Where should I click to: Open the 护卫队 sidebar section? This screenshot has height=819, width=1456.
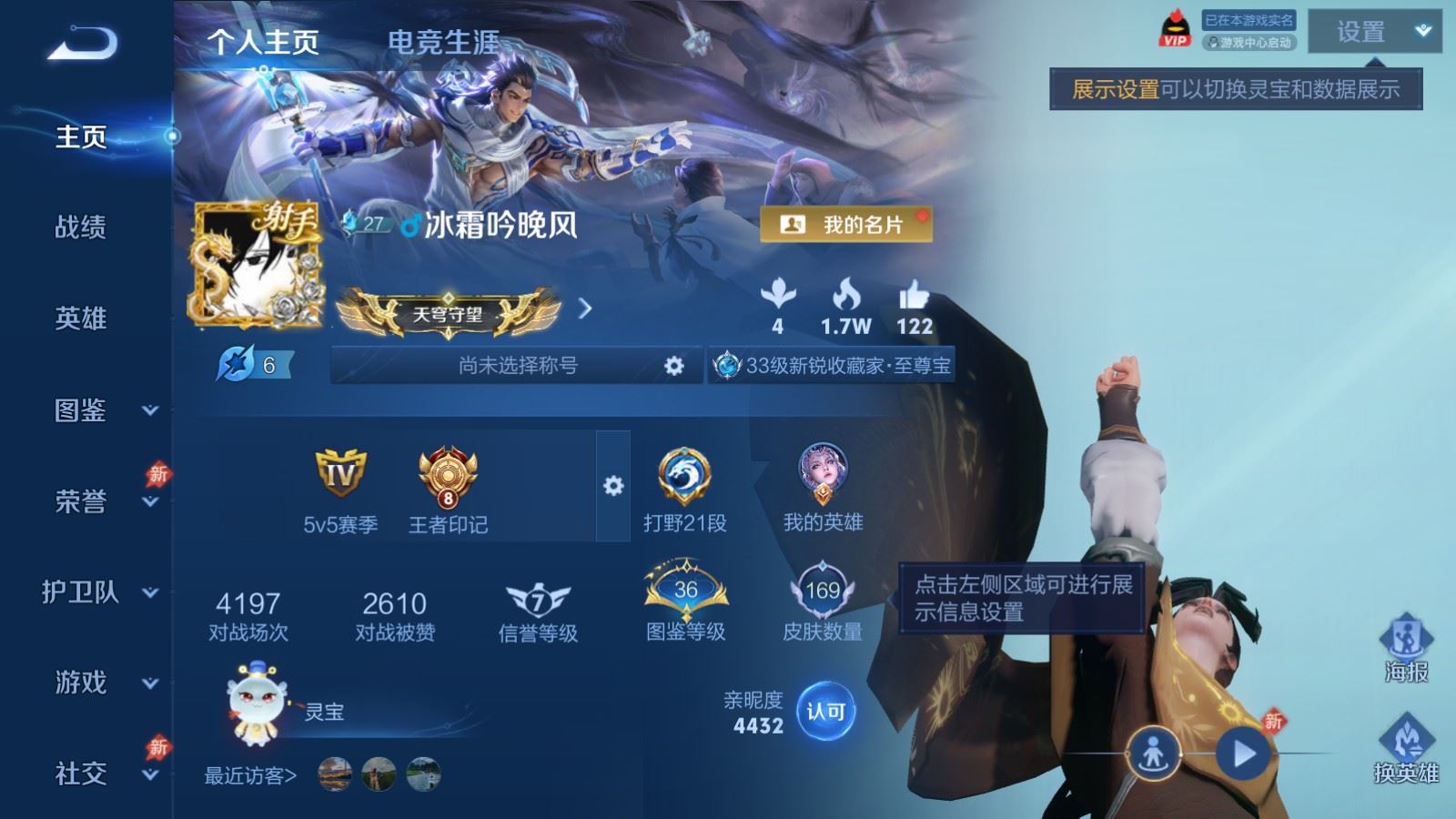click(96, 592)
